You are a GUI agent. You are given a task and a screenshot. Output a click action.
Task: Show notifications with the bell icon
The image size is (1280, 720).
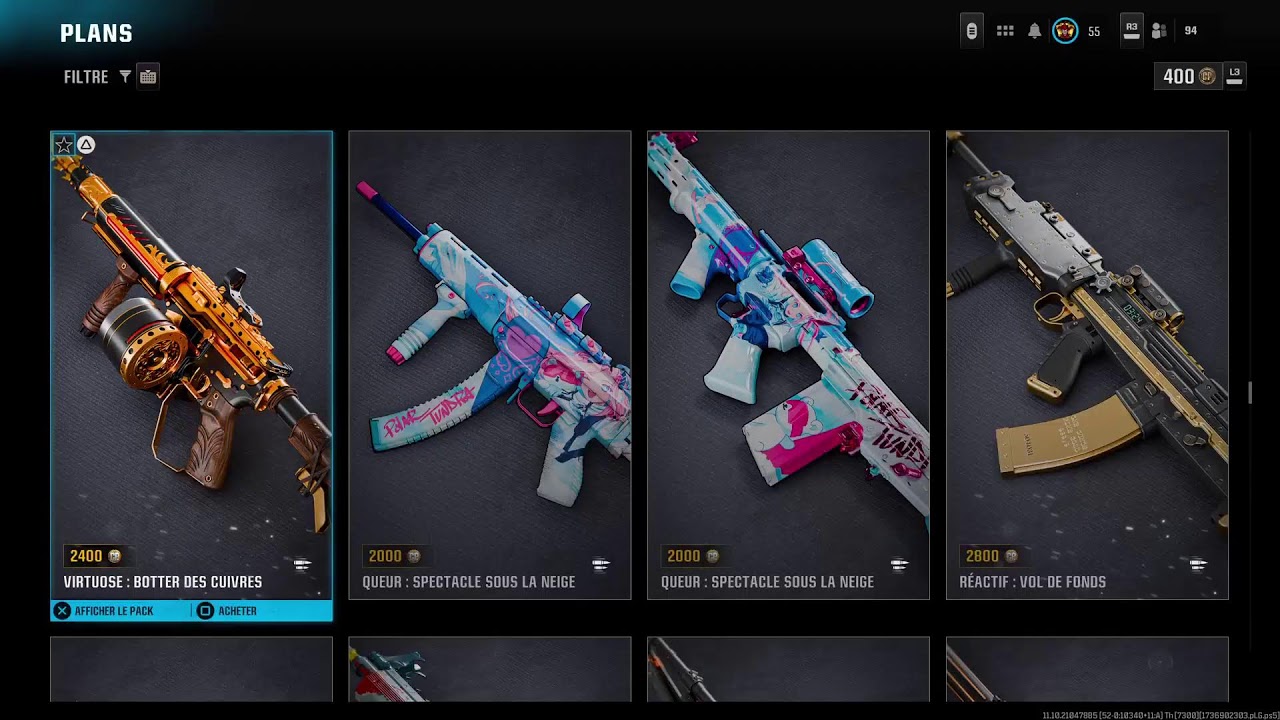tap(1035, 31)
